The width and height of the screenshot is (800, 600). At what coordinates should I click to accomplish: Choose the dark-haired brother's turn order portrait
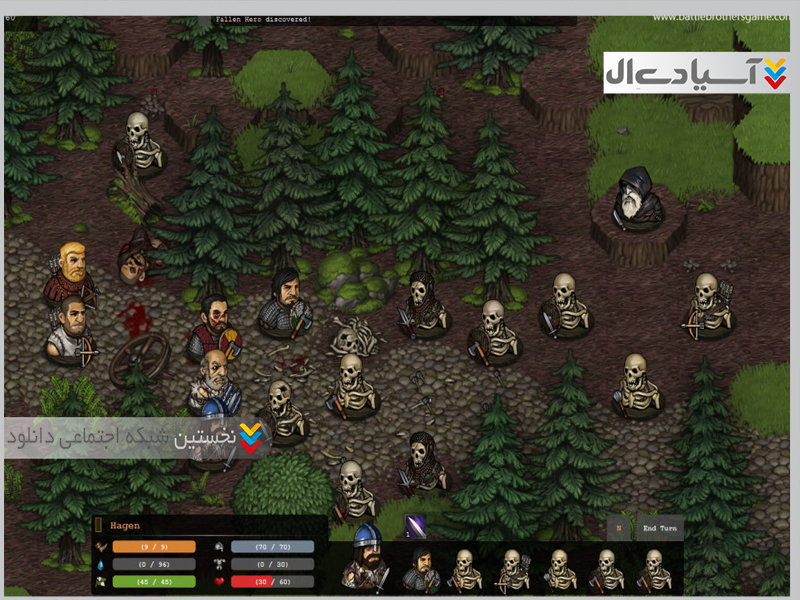tap(421, 568)
